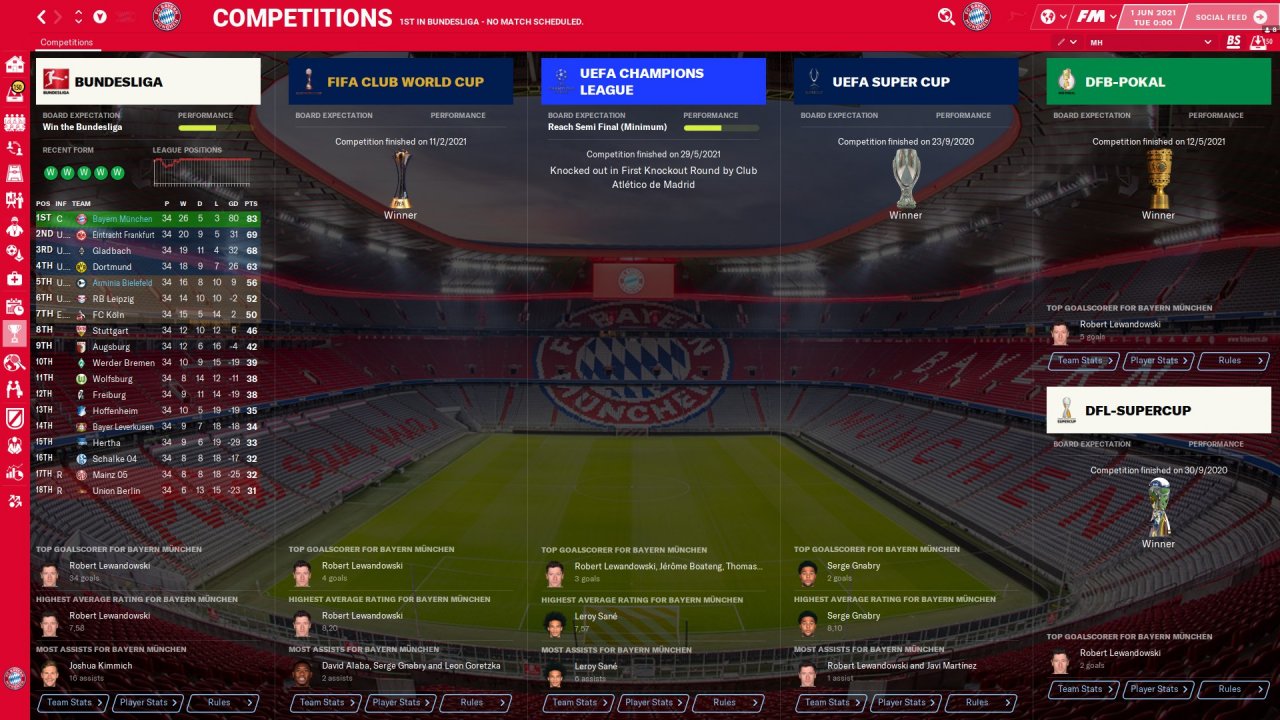Open the FM menu dropdown
Viewport: 1280px width, 720px height.
[1095, 17]
